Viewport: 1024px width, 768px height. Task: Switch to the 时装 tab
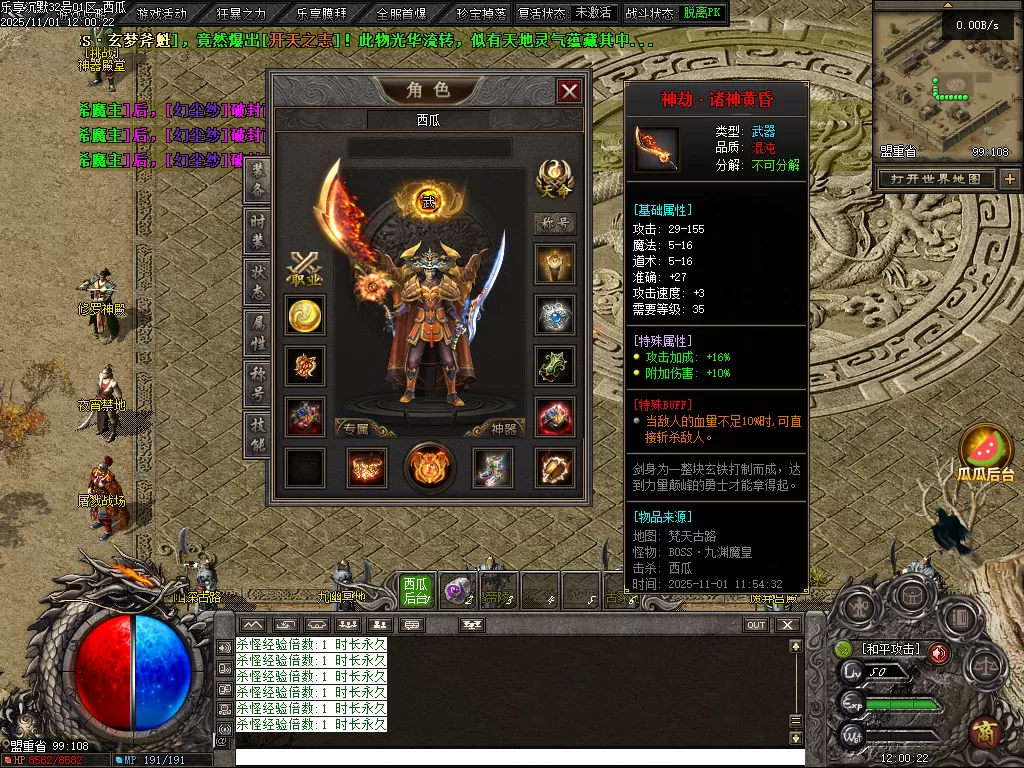pos(257,231)
